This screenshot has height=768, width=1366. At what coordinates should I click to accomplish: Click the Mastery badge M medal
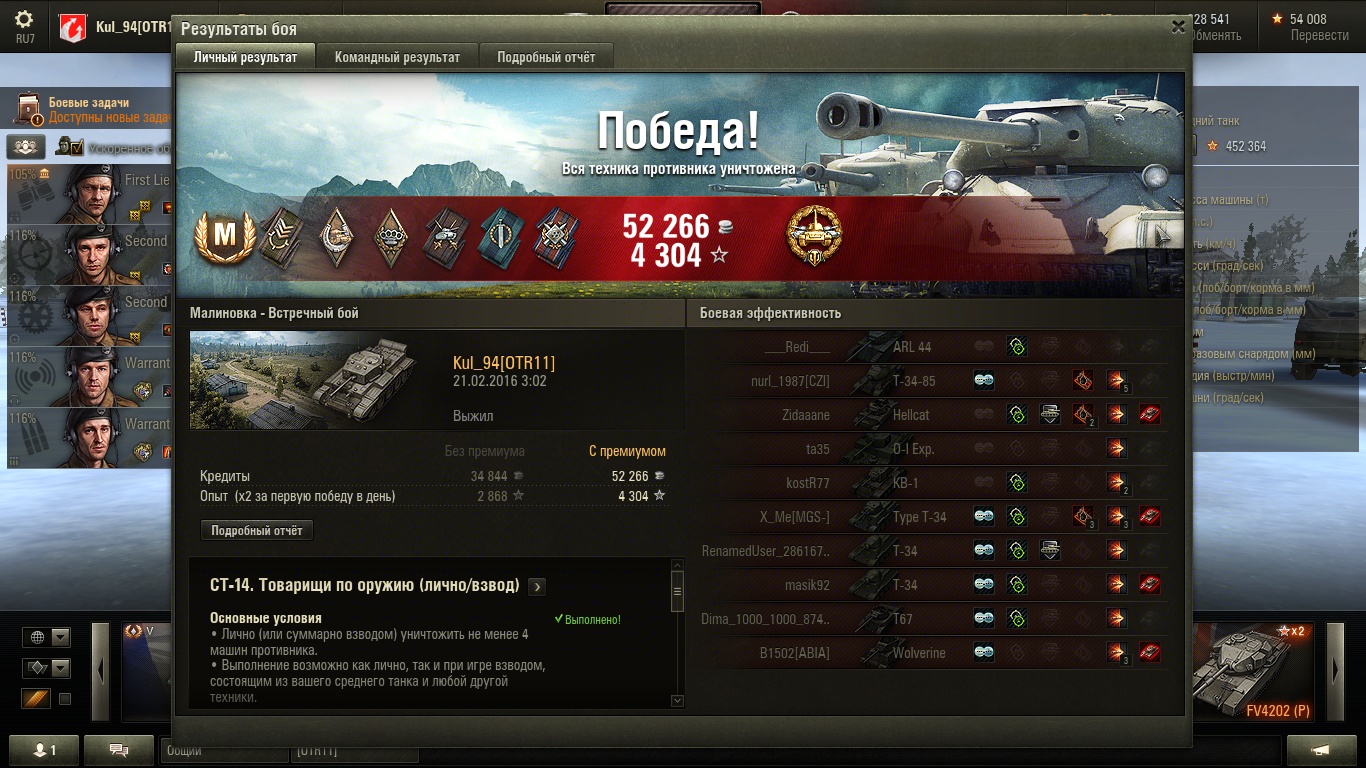tap(225, 235)
